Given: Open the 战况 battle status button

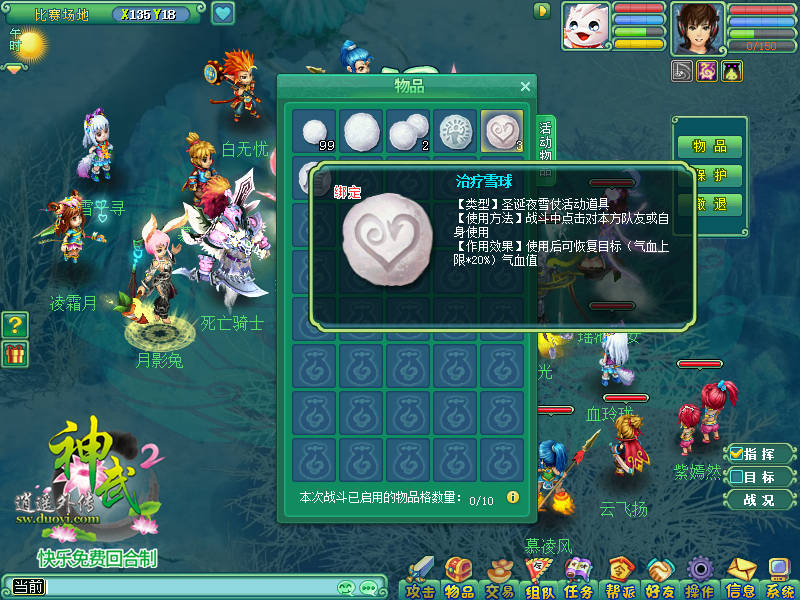Looking at the screenshot, I should point(758,500).
